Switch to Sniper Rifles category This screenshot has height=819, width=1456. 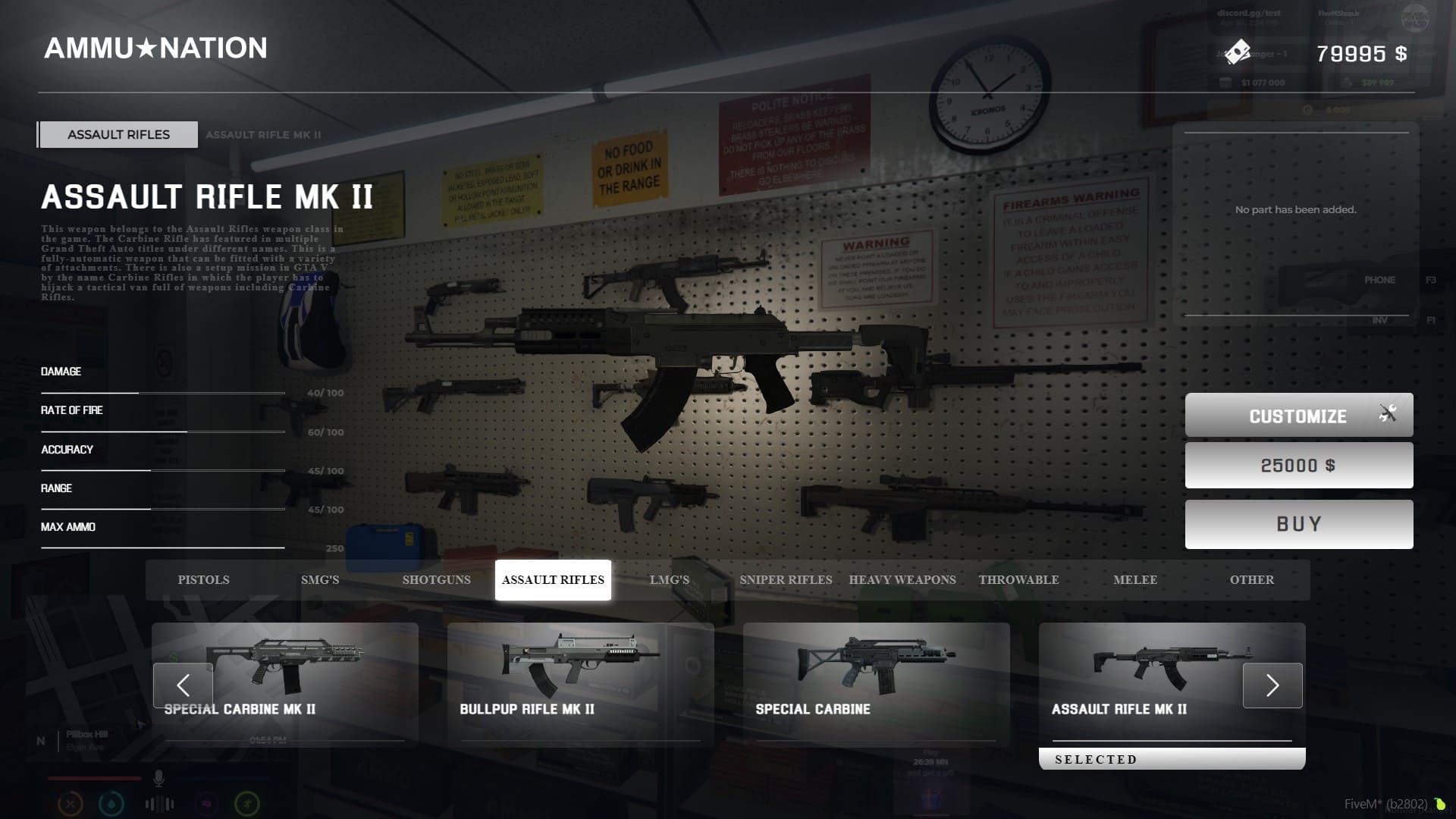tap(786, 580)
